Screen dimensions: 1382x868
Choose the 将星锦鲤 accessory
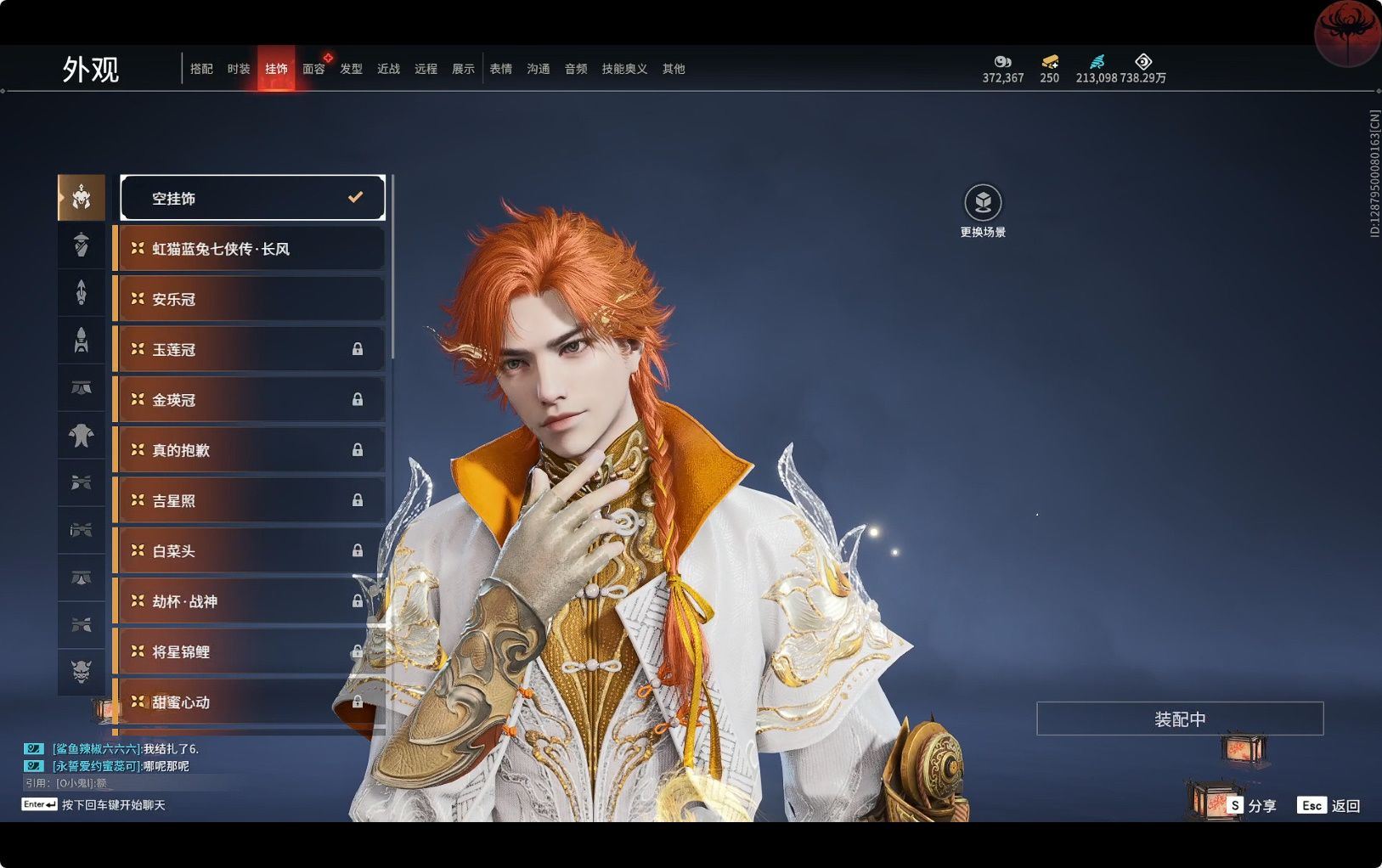point(251,651)
